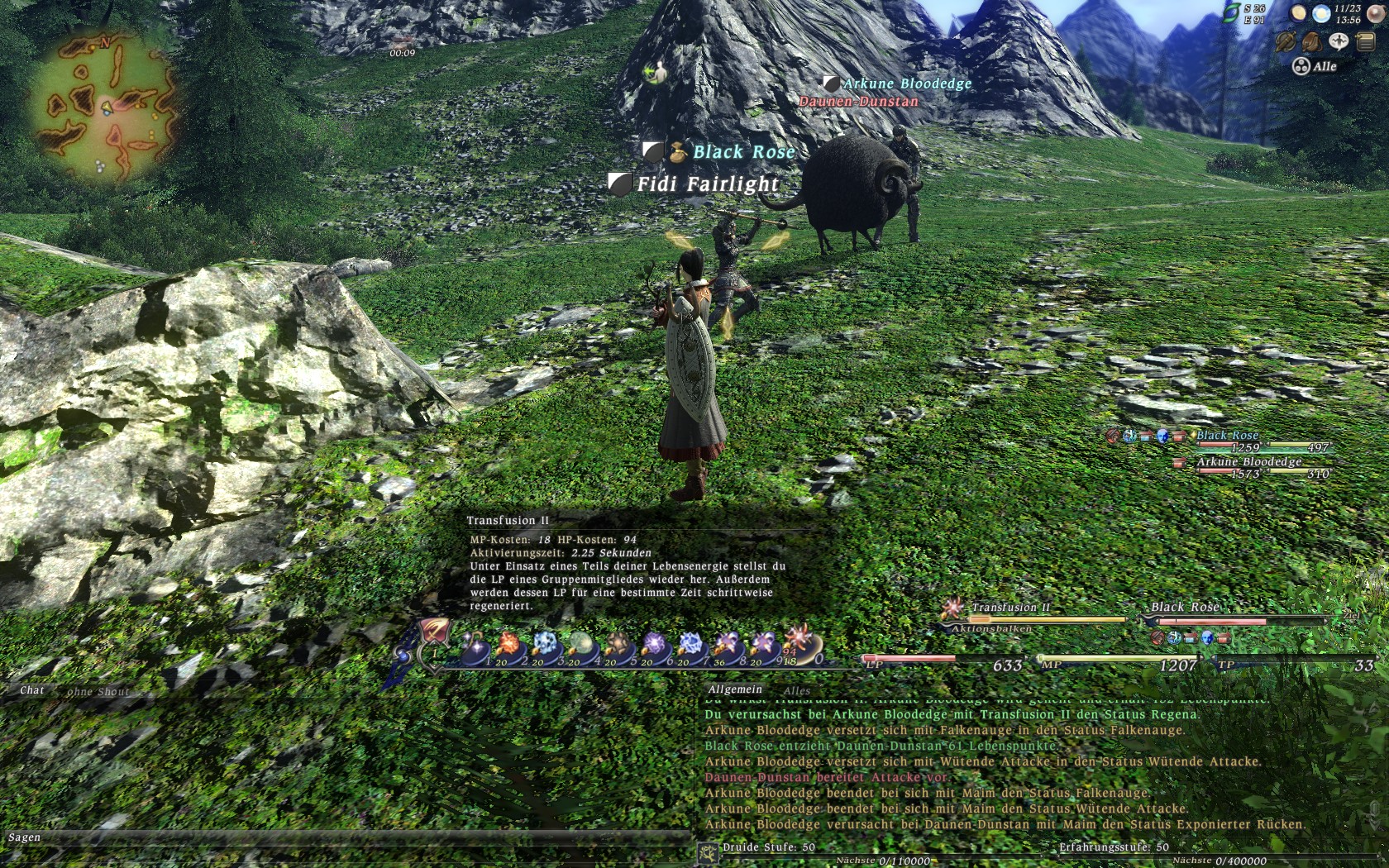Select Black Rose in the party list

click(x=1227, y=436)
